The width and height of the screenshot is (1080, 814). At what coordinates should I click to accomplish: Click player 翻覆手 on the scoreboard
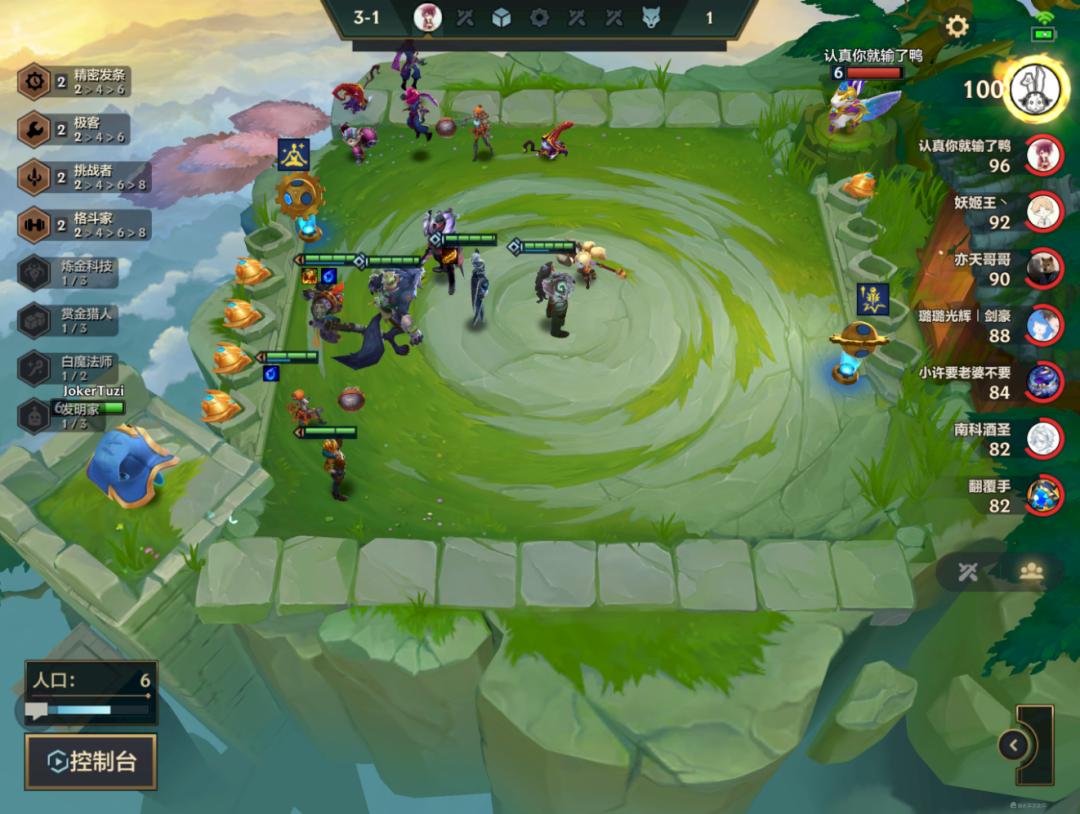coord(1044,495)
